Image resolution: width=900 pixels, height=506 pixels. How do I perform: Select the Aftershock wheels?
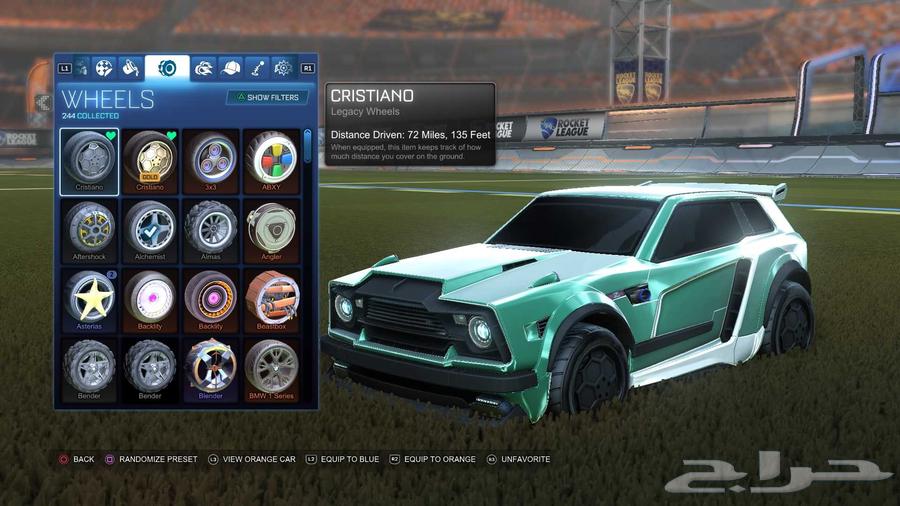89,229
